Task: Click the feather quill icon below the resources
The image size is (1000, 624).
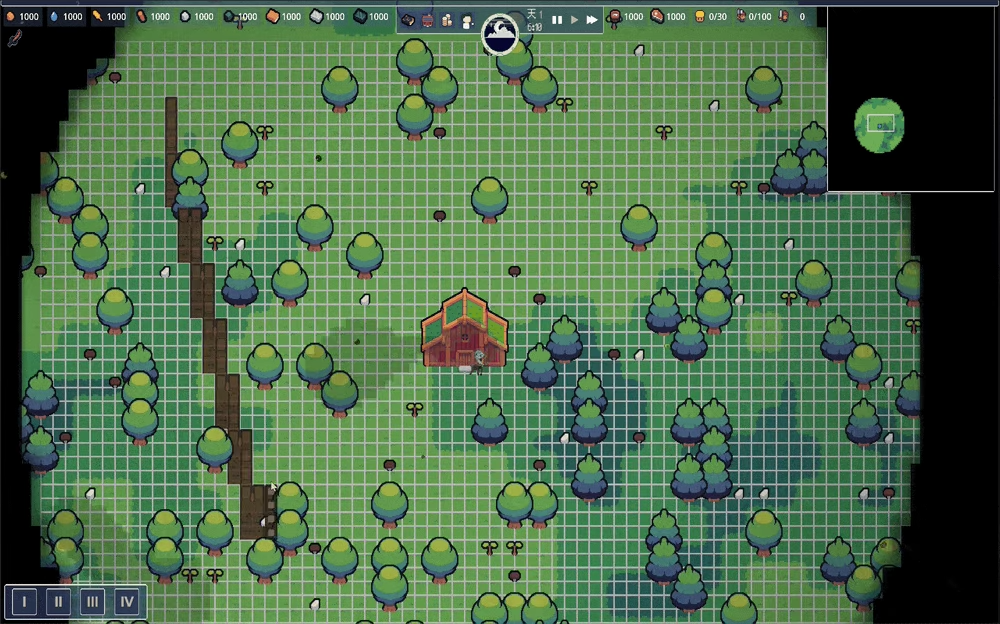Action: click(15, 39)
